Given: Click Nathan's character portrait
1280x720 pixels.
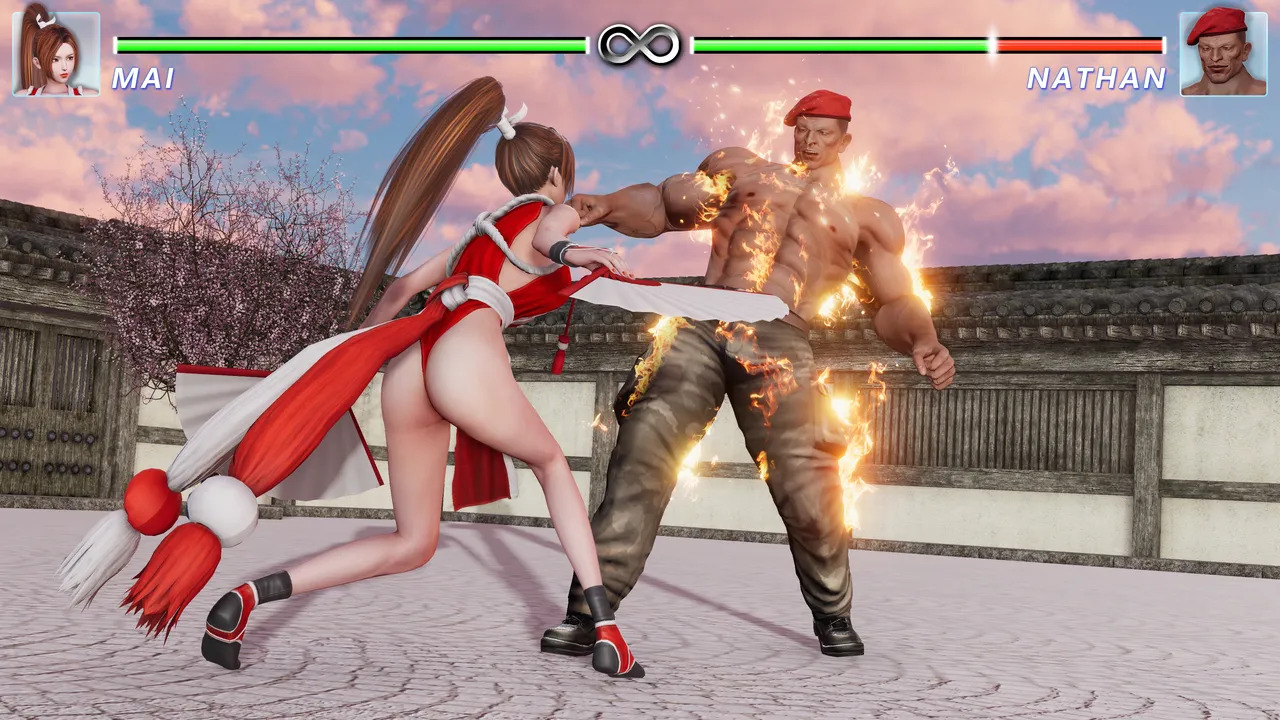Looking at the screenshot, I should pyautogui.click(x=1222, y=53).
